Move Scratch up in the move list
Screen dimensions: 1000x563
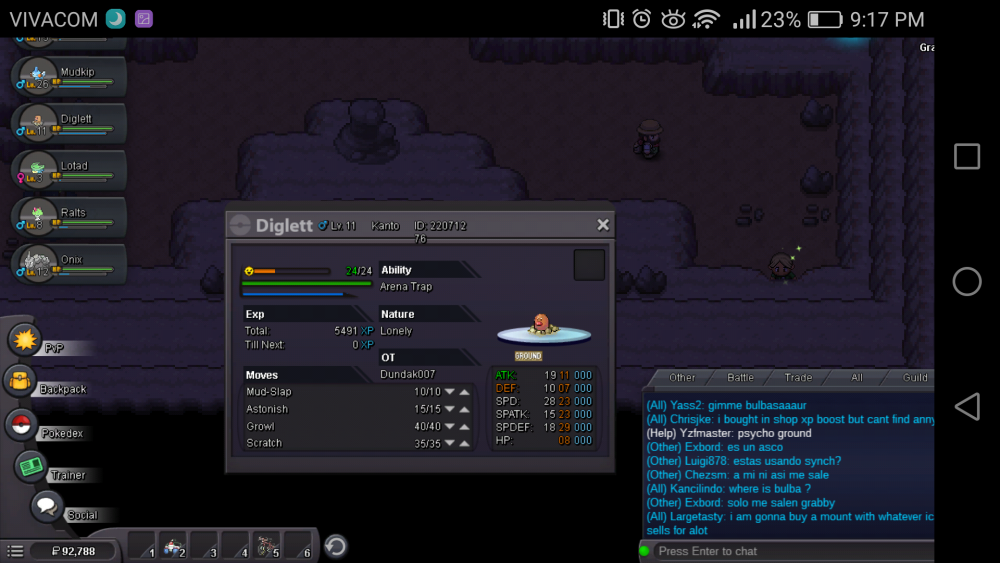point(465,443)
